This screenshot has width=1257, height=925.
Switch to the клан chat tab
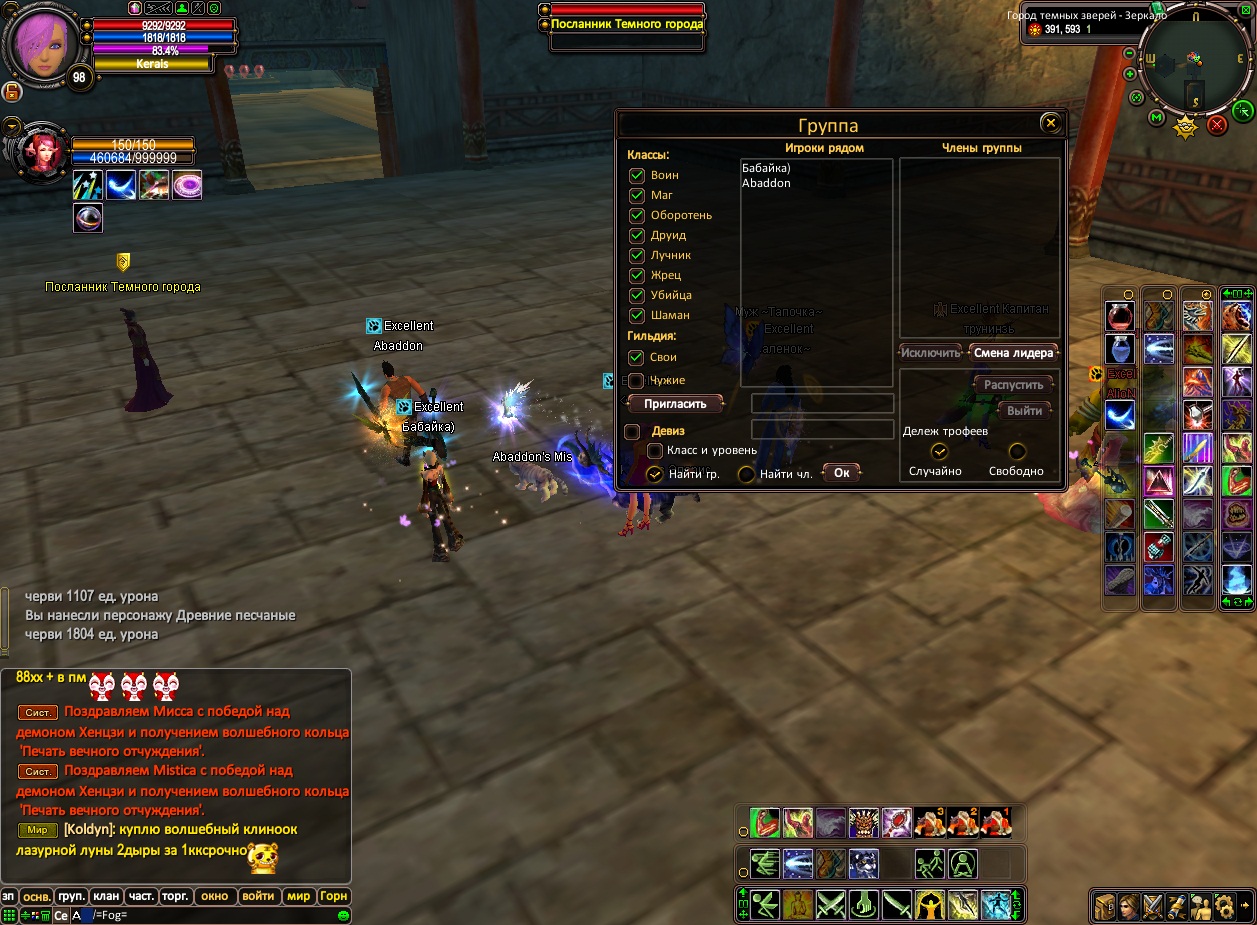[x=105, y=896]
